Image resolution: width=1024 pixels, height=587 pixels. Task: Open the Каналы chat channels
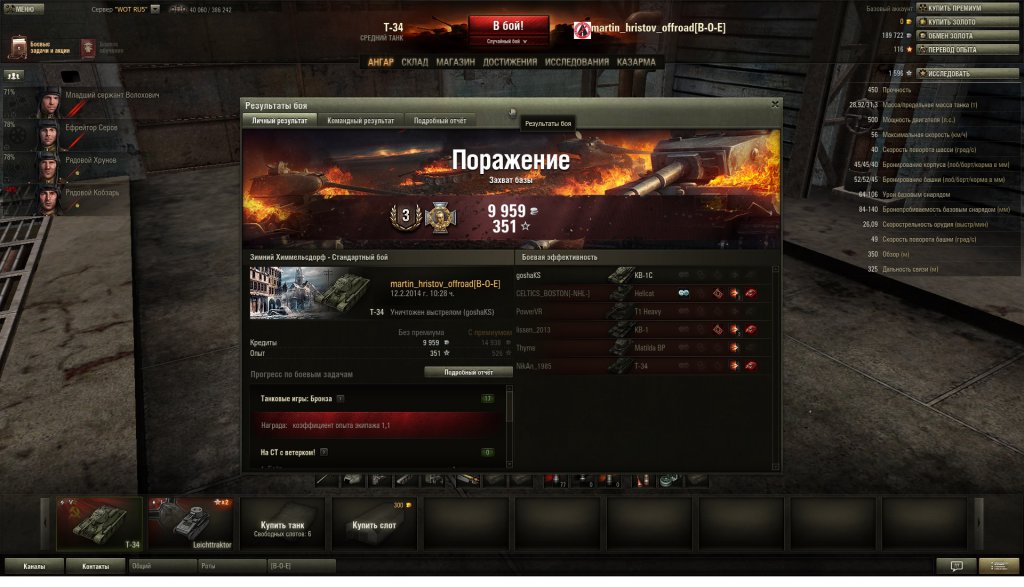click(x=34, y=566)
